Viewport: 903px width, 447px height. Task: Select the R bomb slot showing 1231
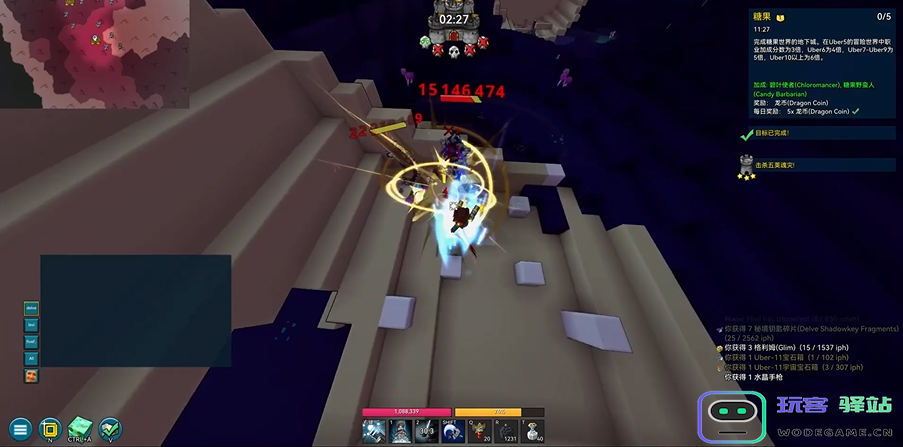pyautogui.click(x=505, y=430)
